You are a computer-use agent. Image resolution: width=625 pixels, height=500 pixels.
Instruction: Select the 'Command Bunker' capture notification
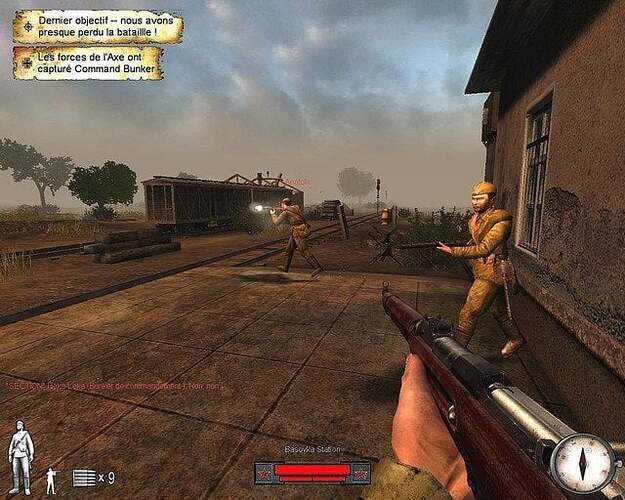97,62
